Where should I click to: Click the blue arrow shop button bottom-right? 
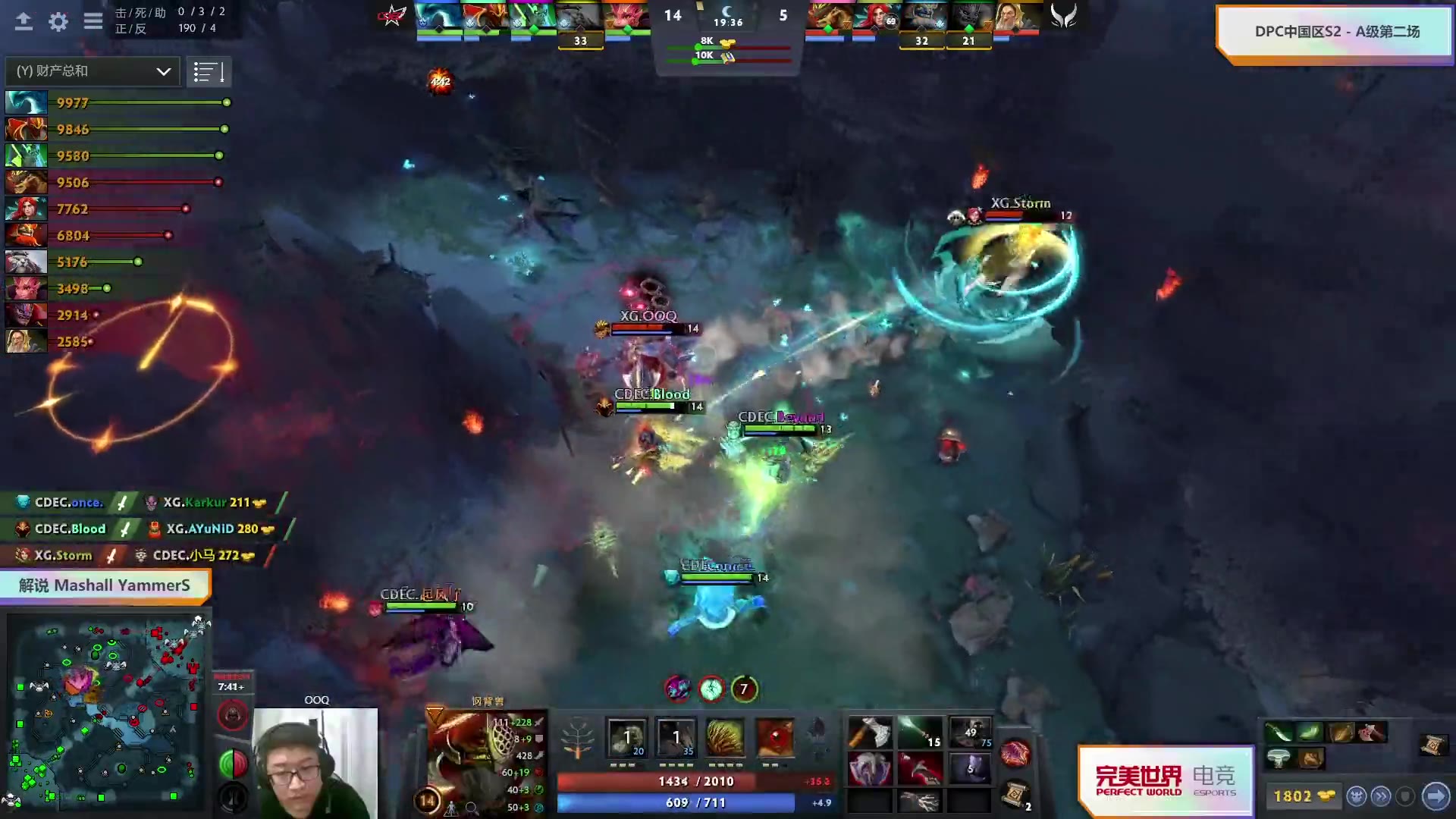[x=1436, y=796]
